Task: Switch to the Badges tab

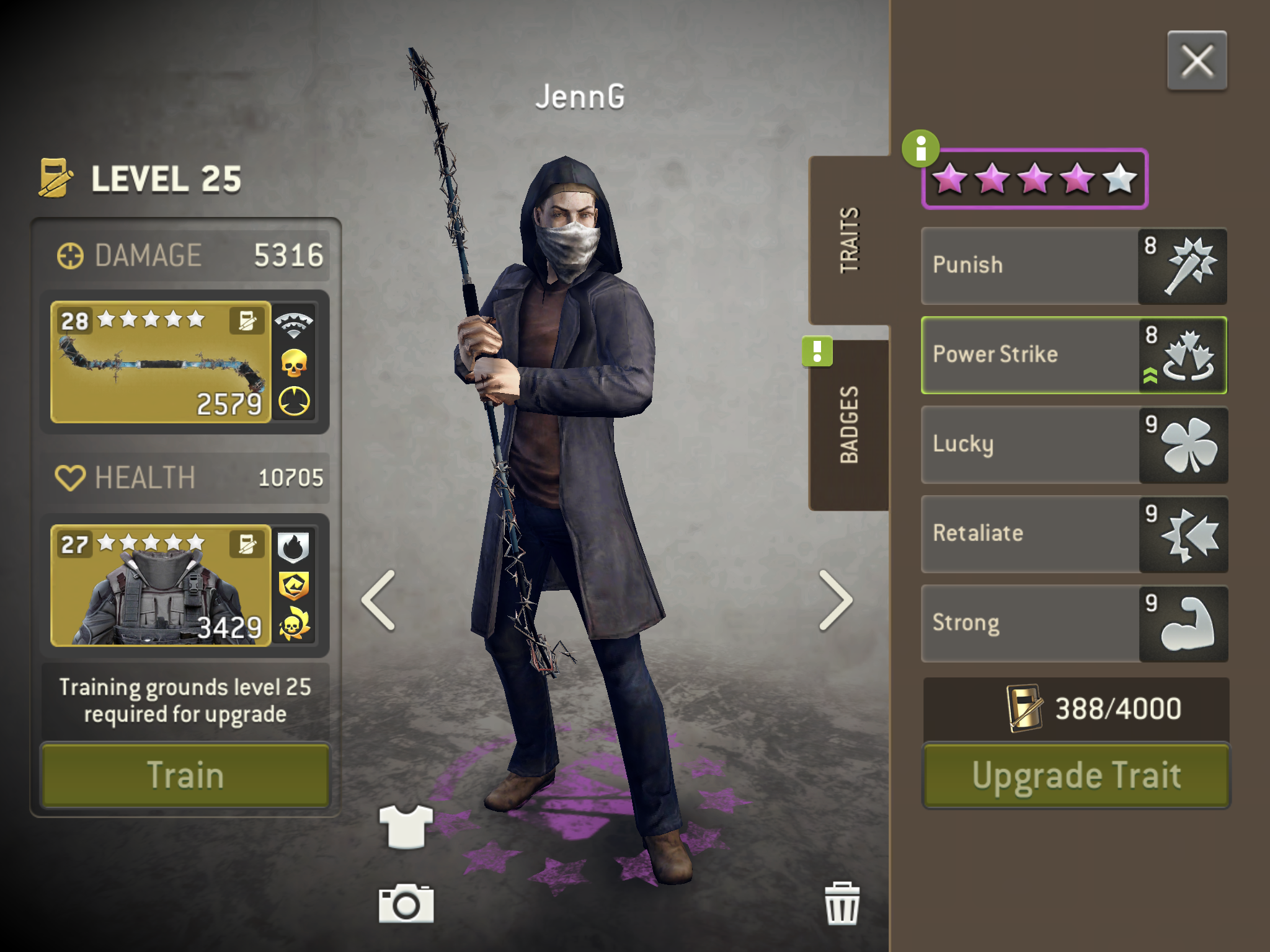Action: tap(849, 425)
